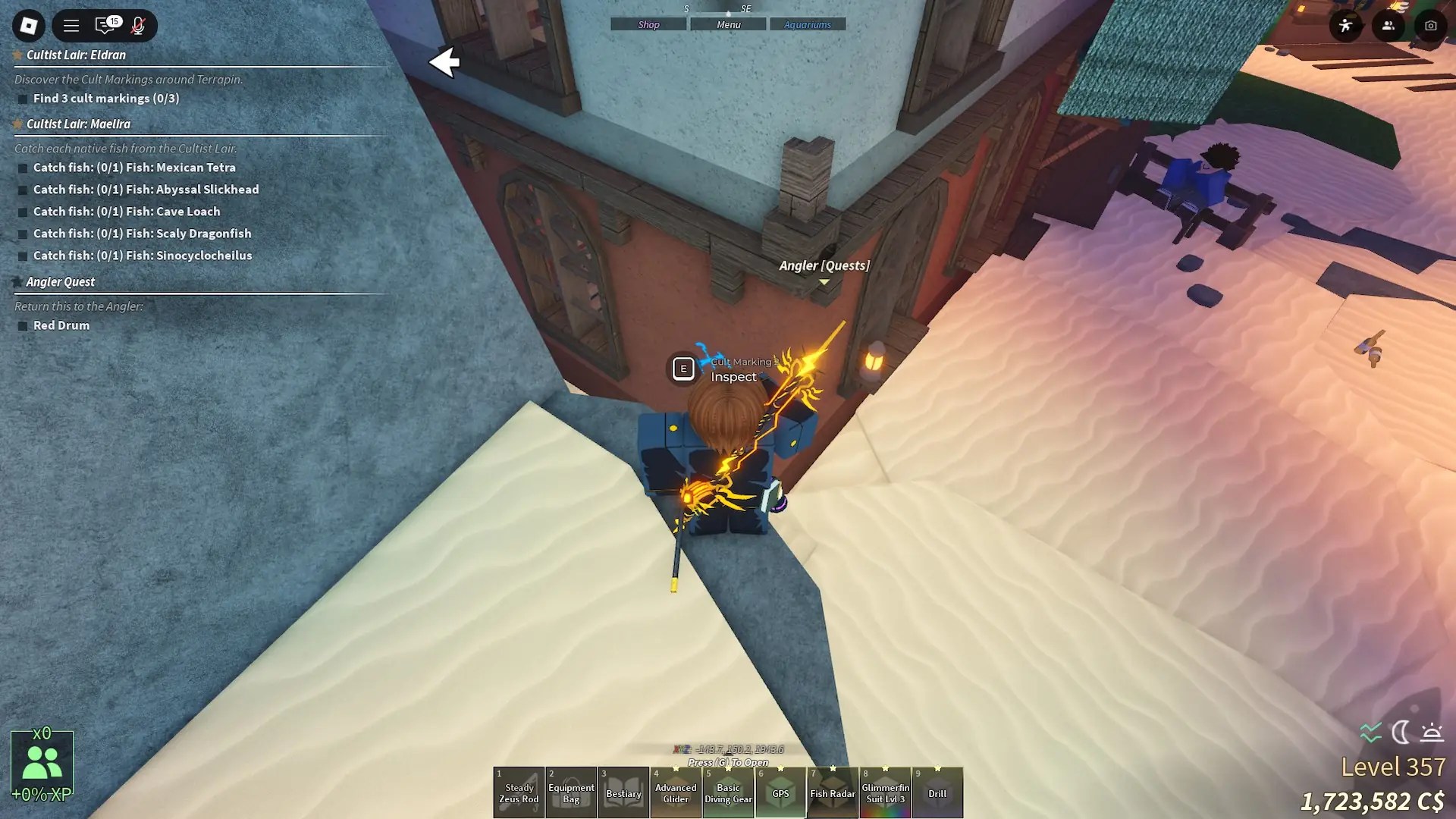
Task: Equip the Glimmerfin Suit Lvl 3
Action: 886,792
